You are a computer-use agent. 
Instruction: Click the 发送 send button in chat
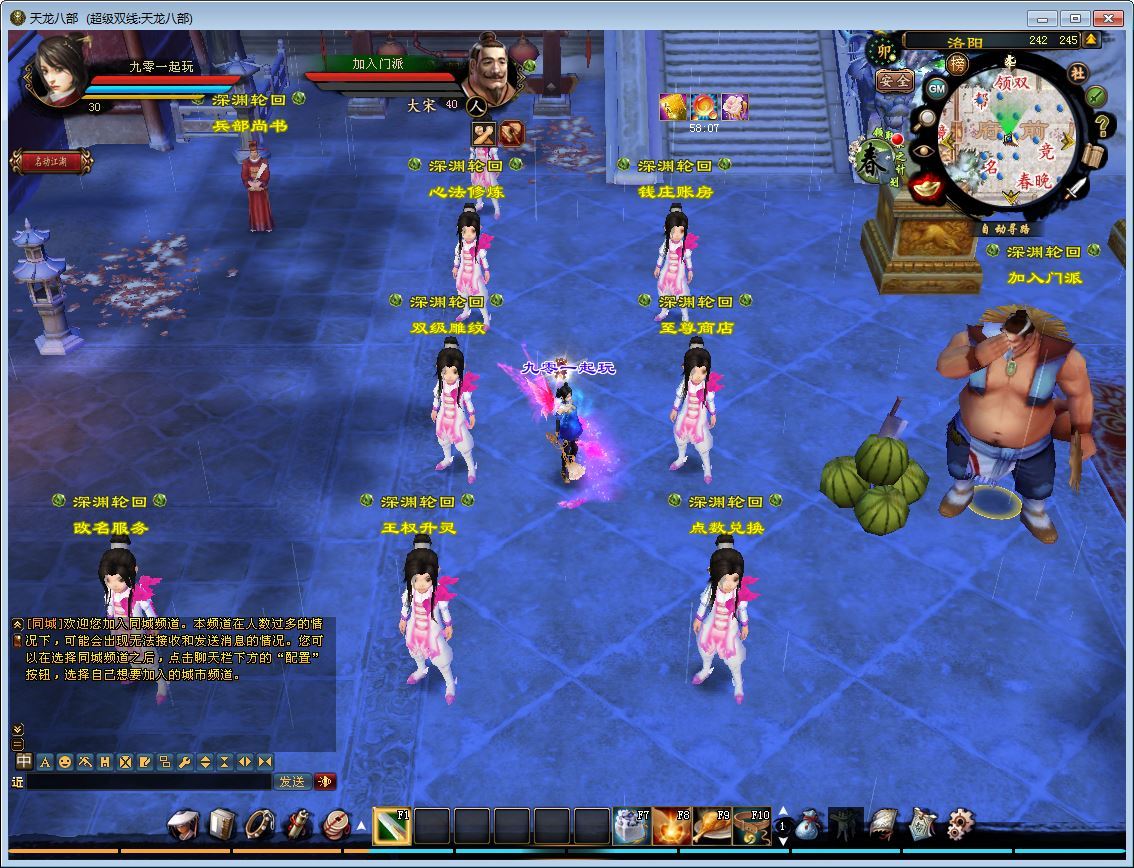(x=292, y=782)
